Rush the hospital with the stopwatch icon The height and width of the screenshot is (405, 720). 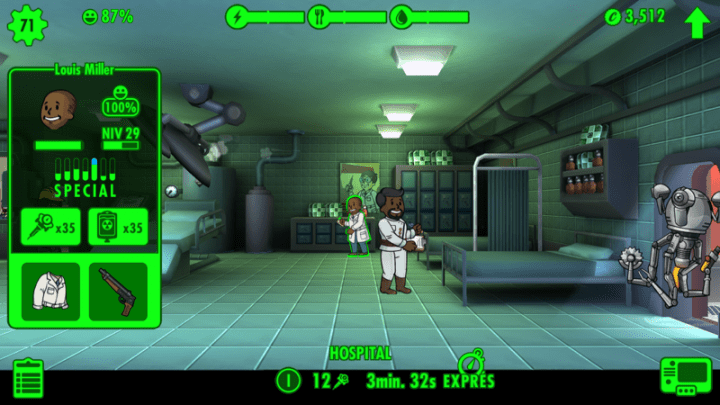(x=470, y=364)
